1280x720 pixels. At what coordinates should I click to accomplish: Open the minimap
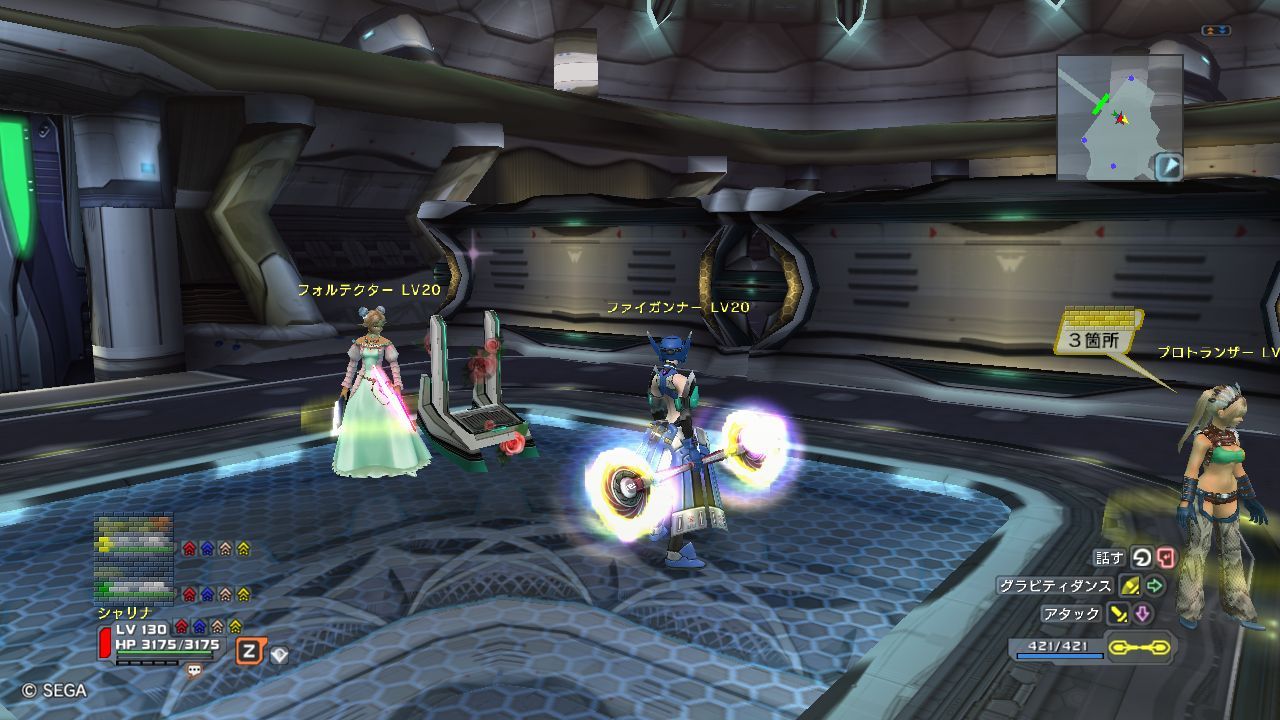(1119, 117)
